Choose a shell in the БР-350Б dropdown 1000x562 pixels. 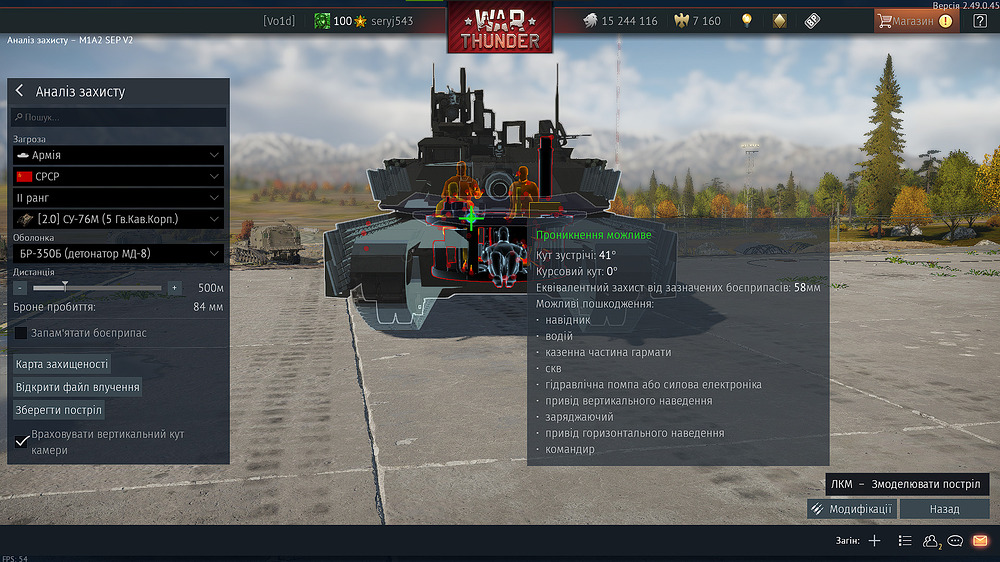pyautogui.click(x=118, y=254)
